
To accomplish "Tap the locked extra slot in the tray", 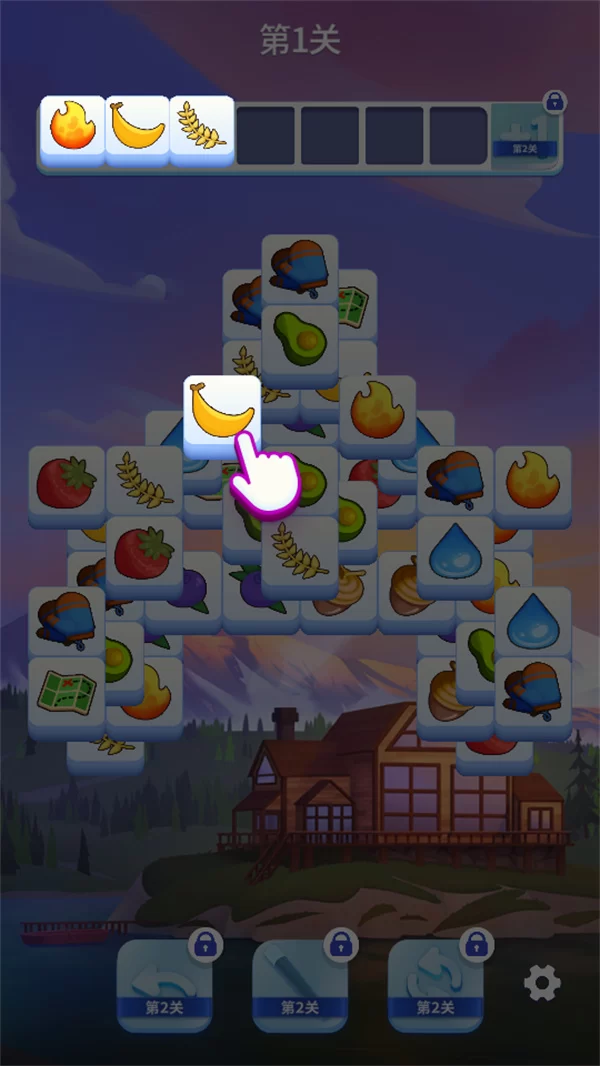I will [x=526, y=135].
